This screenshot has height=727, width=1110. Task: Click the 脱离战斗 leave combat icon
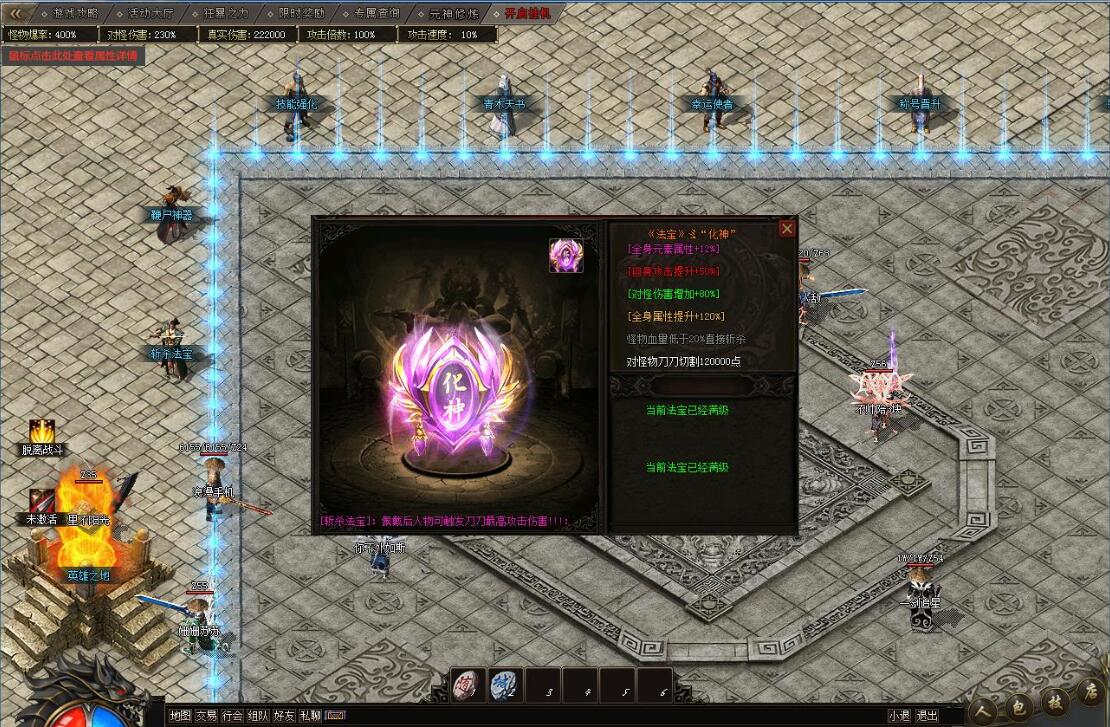click(42, 432)
